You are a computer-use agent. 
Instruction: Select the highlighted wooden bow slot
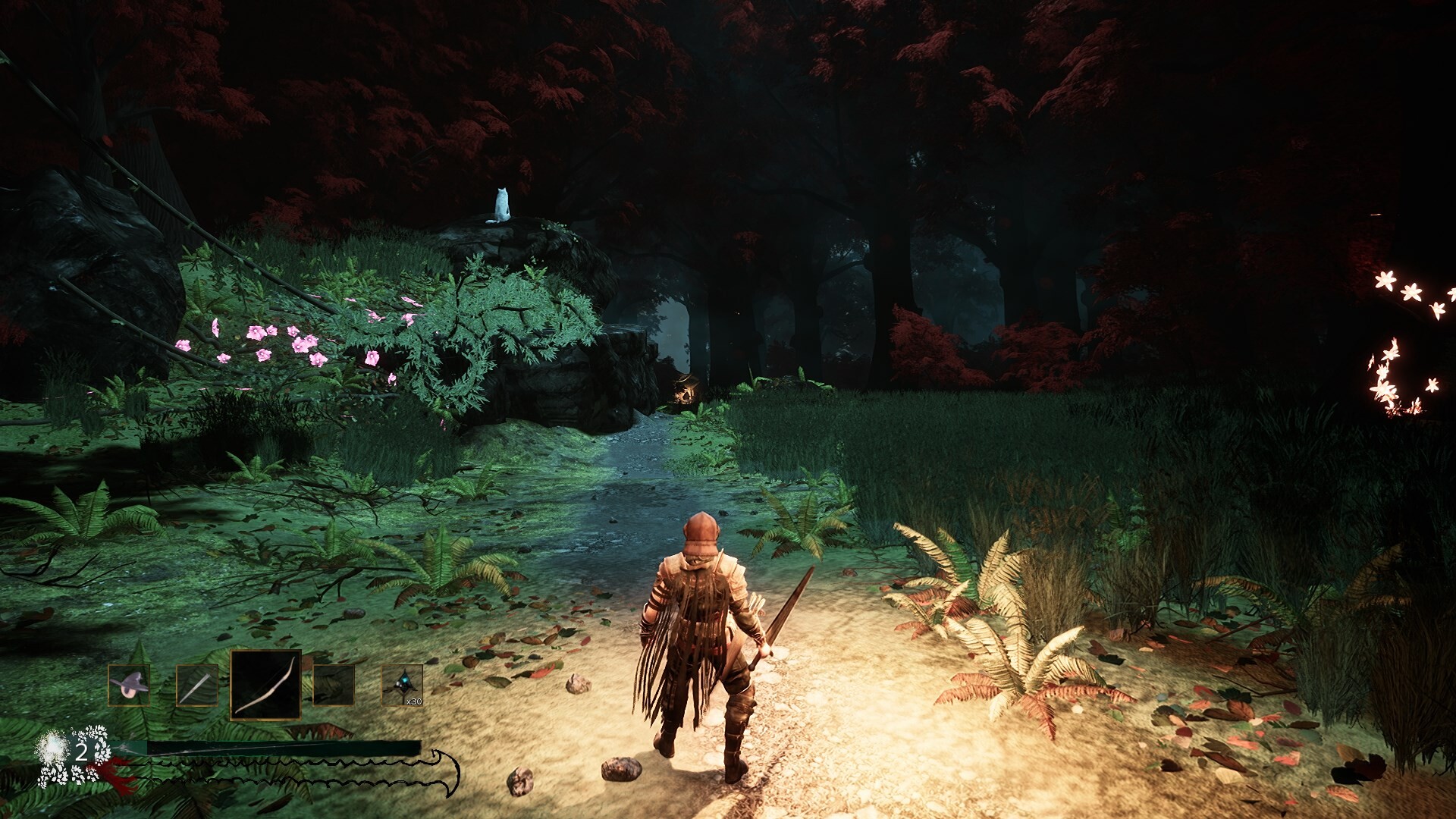click(x=265, y=685)
